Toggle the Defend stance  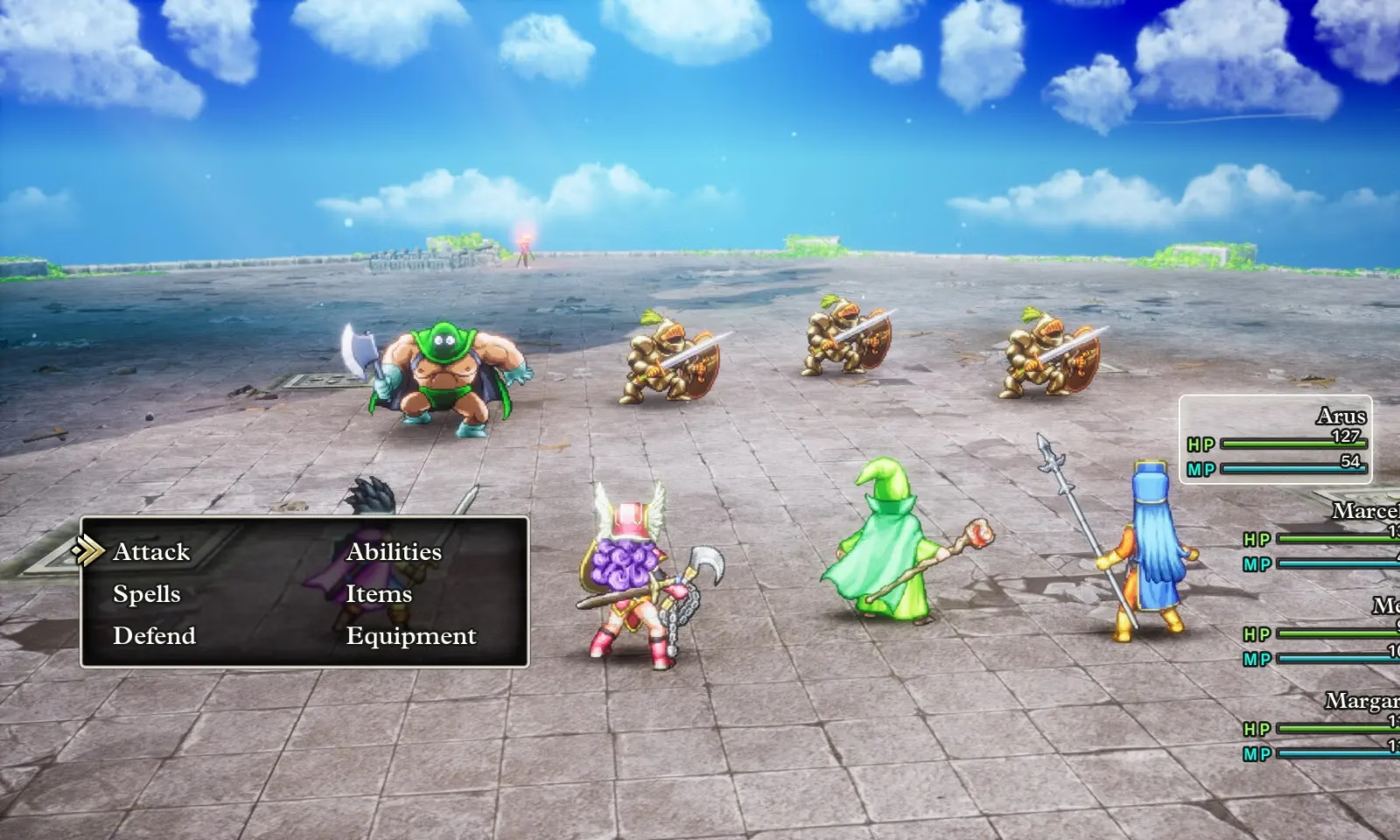154,636
